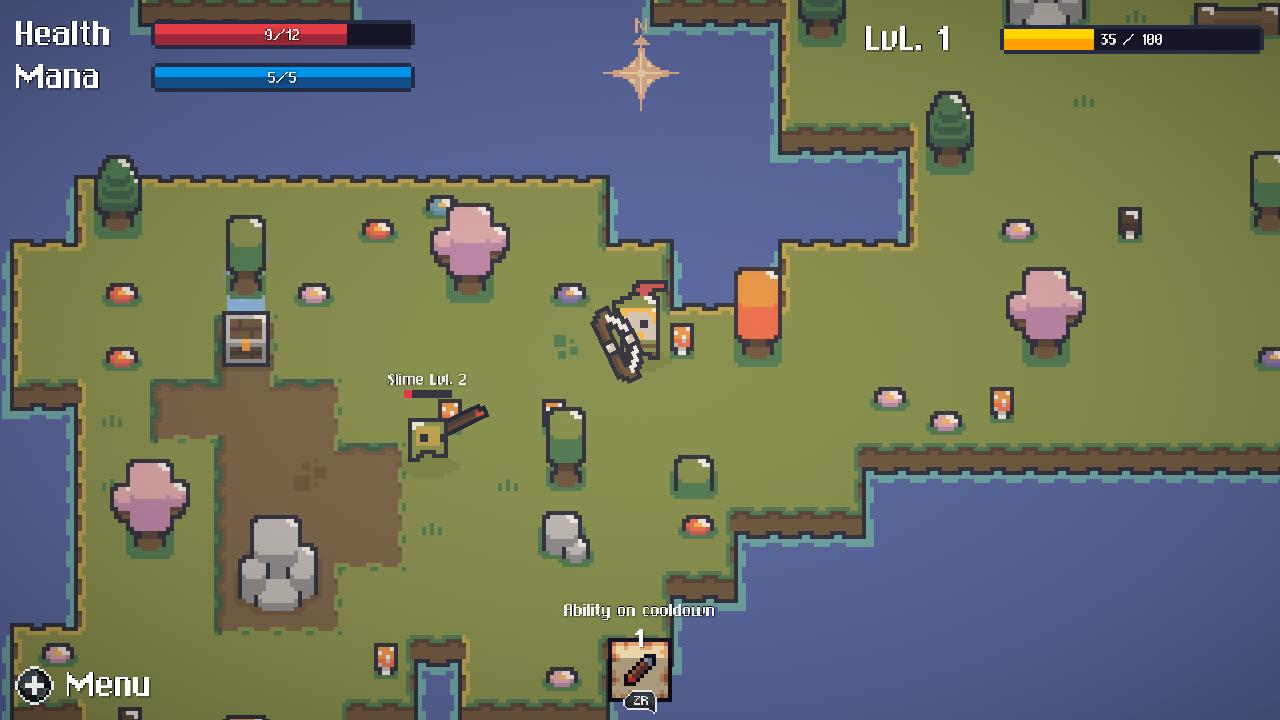Select the sword ability icon with ZR badge

(x=639, y=671)
